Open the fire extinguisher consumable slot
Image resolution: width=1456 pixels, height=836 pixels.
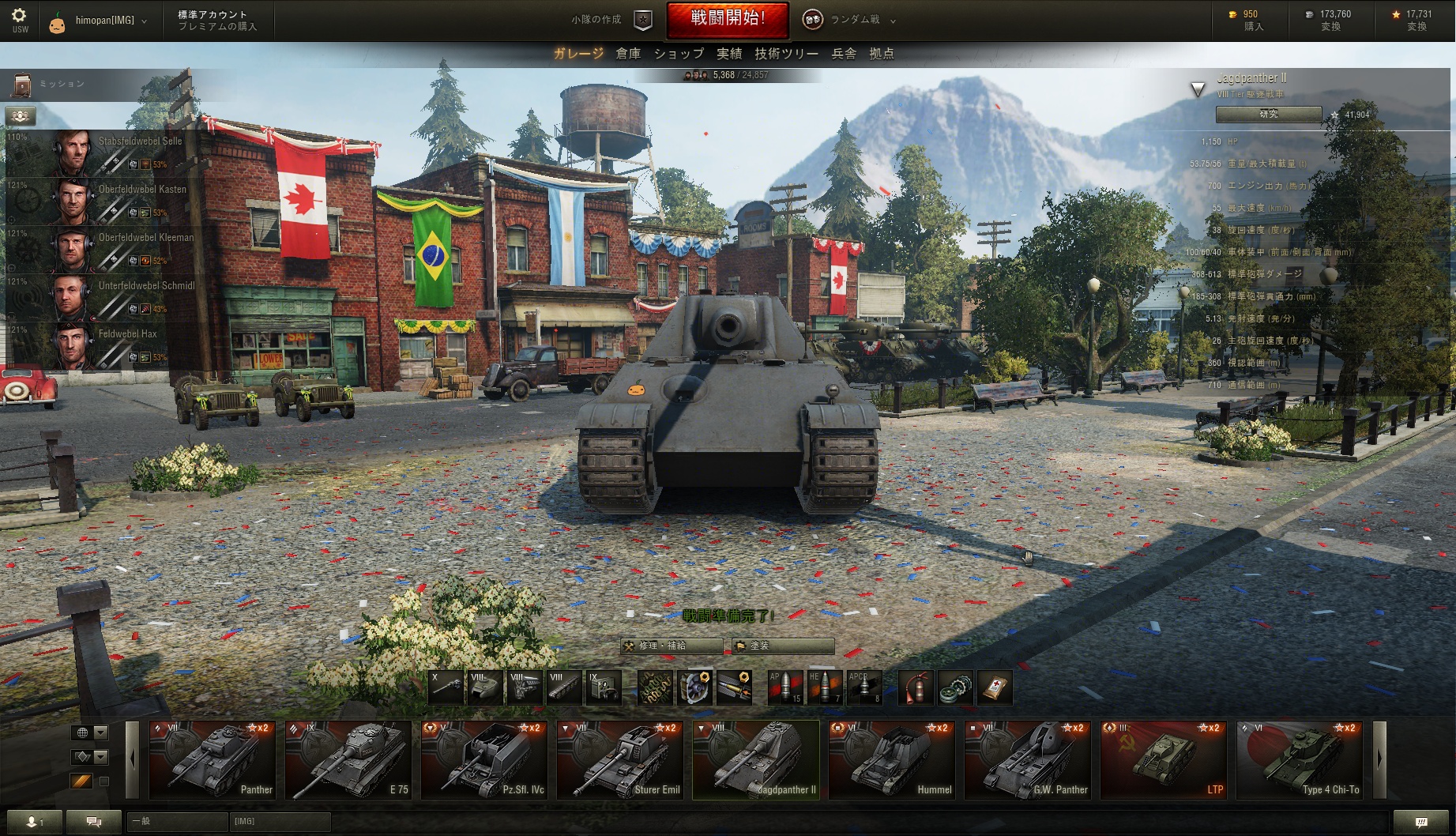click(916, 687)
